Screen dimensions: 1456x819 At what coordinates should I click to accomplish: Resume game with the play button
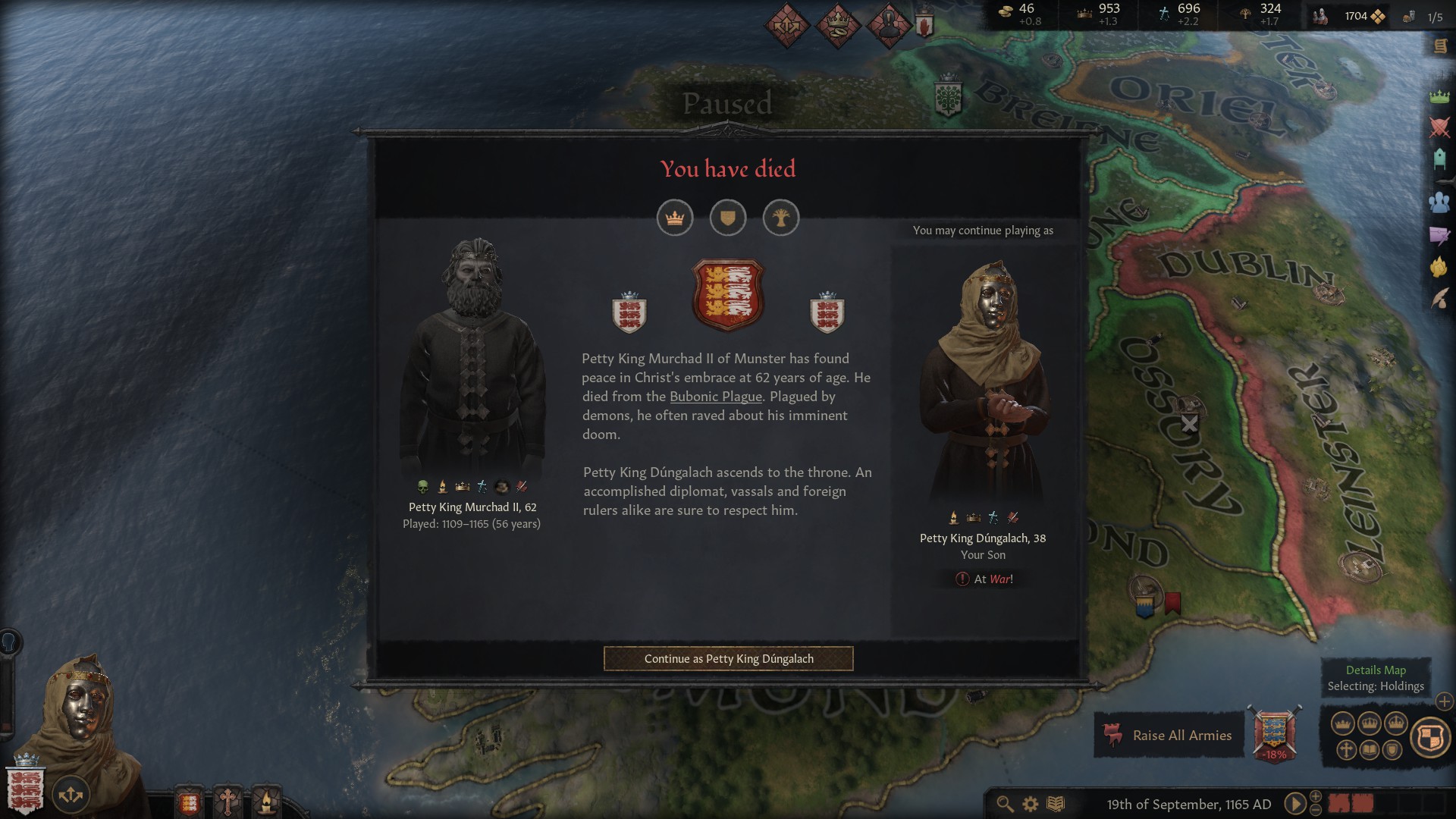click(1294, 804)
